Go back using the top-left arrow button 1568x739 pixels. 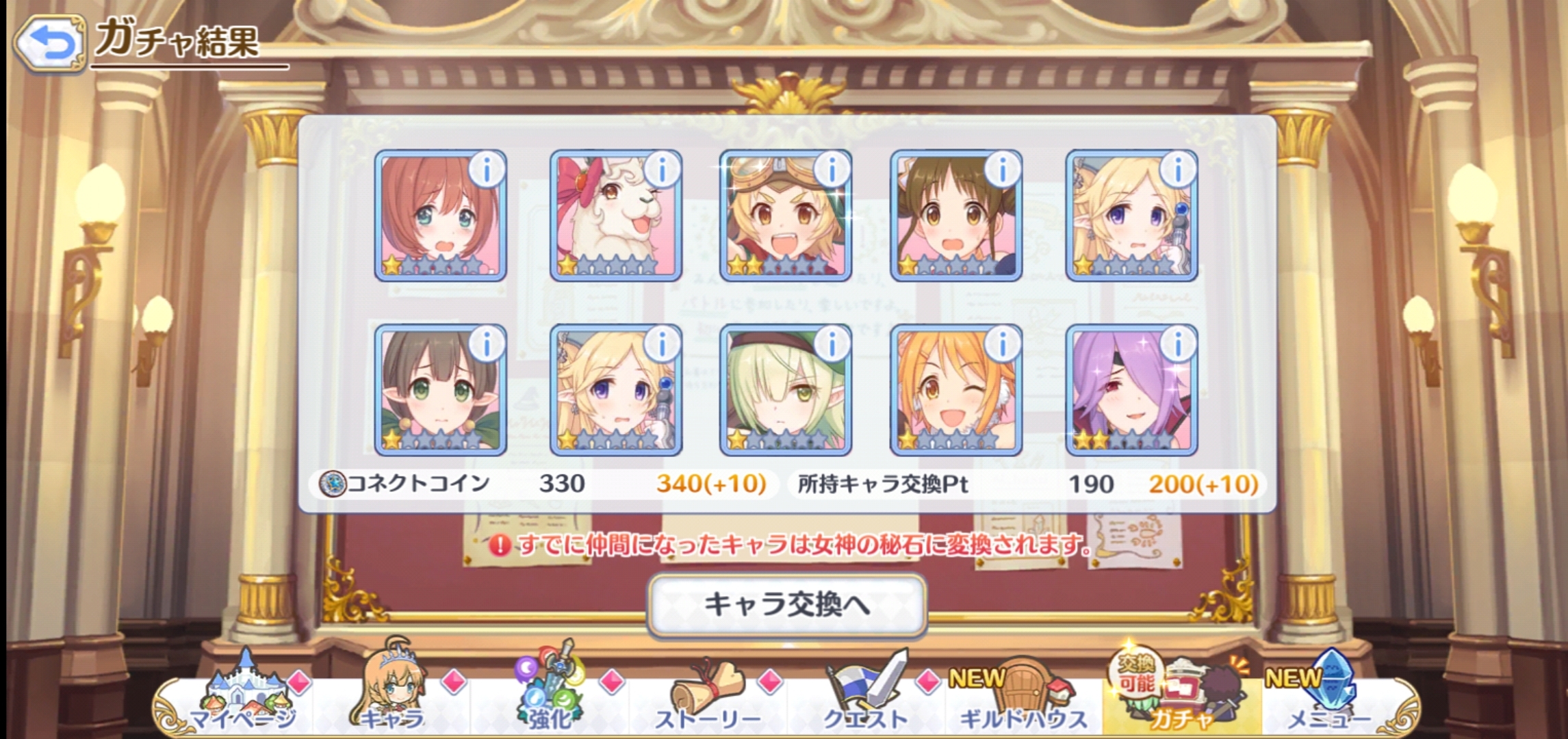(x=49, y=43)
